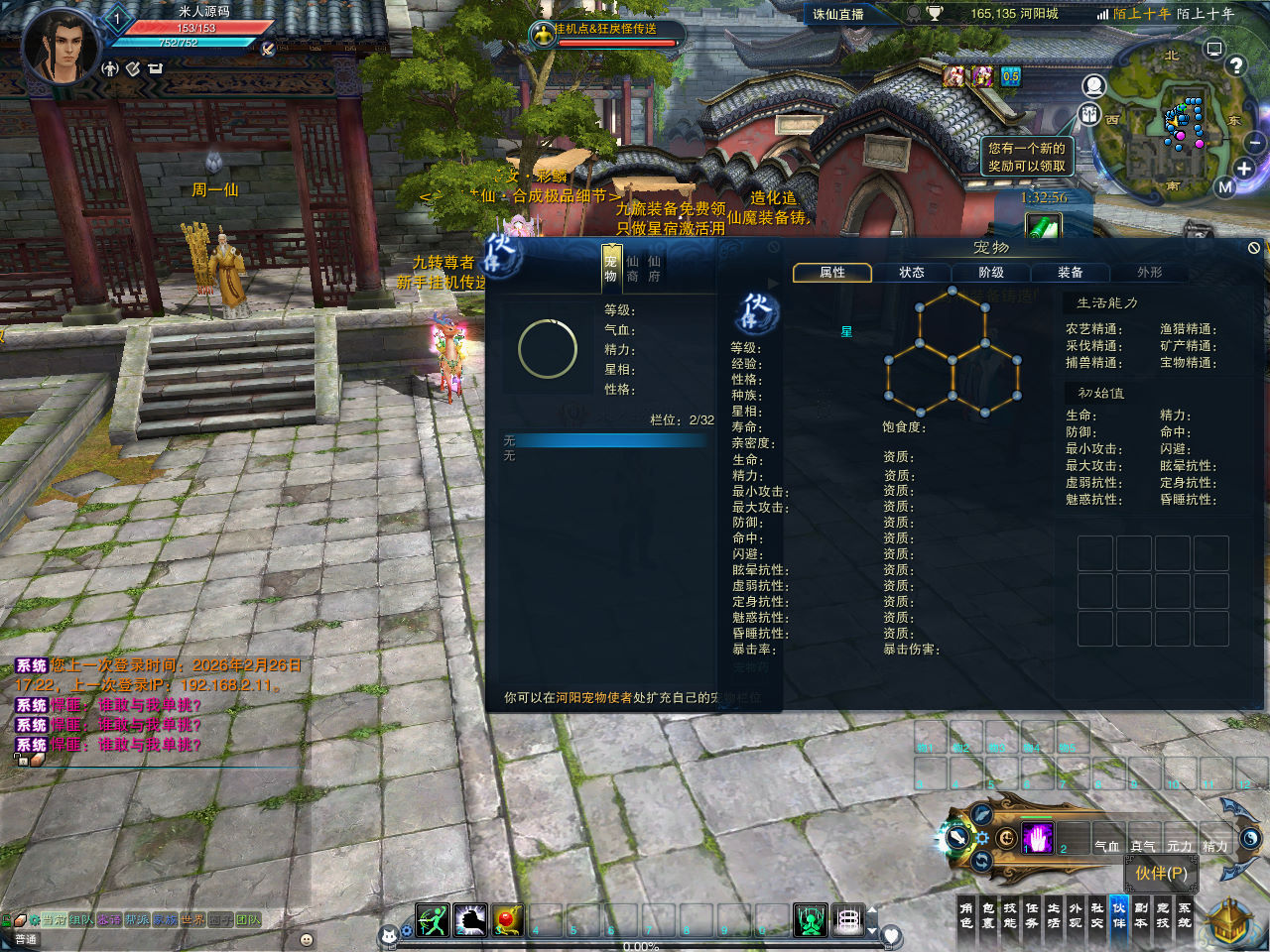Open the 阶级 tab
1270x952 pixels.
coord(990,273)
